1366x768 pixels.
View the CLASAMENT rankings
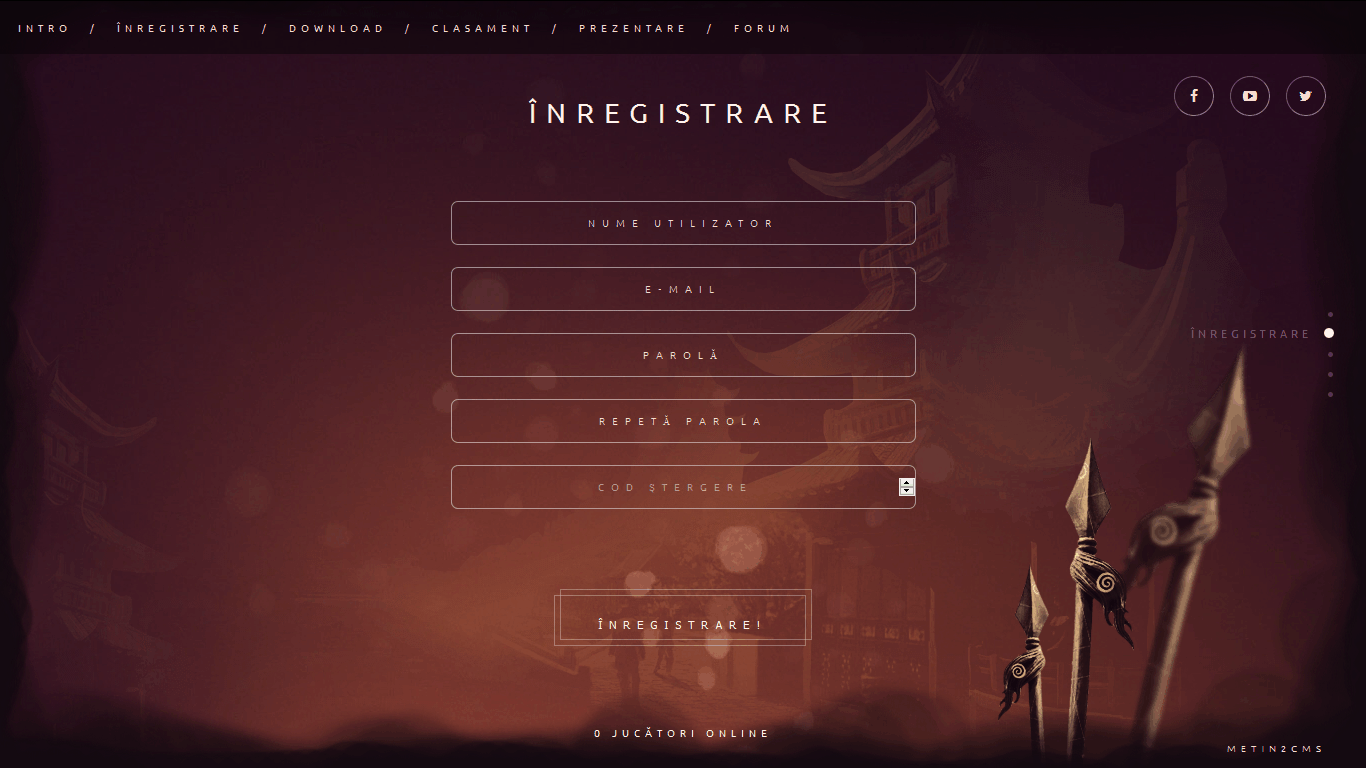[482, 28]
